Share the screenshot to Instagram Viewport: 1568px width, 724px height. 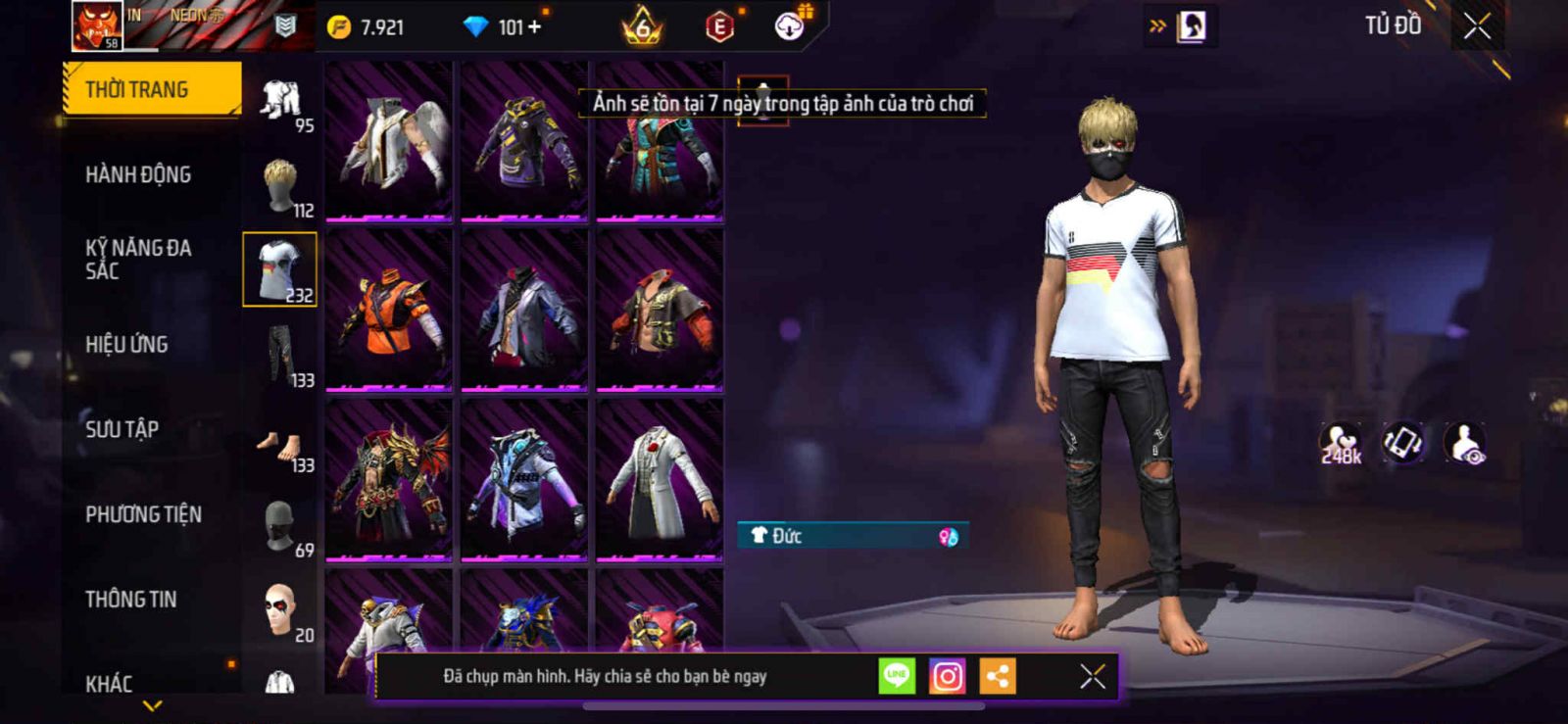tap(947, 676)
